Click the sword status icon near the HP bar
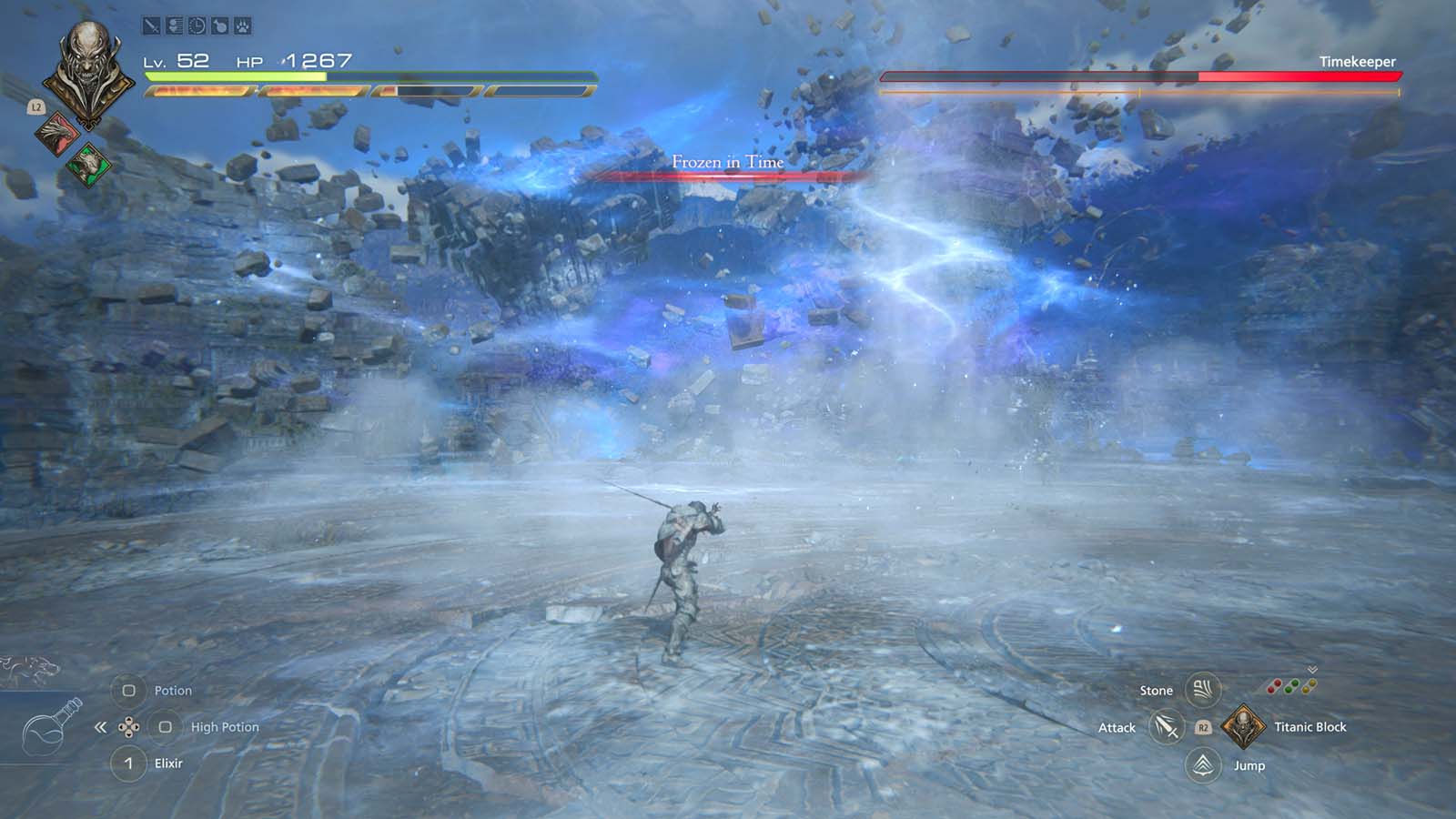1456x819 pixels. [x=151, y=25]
